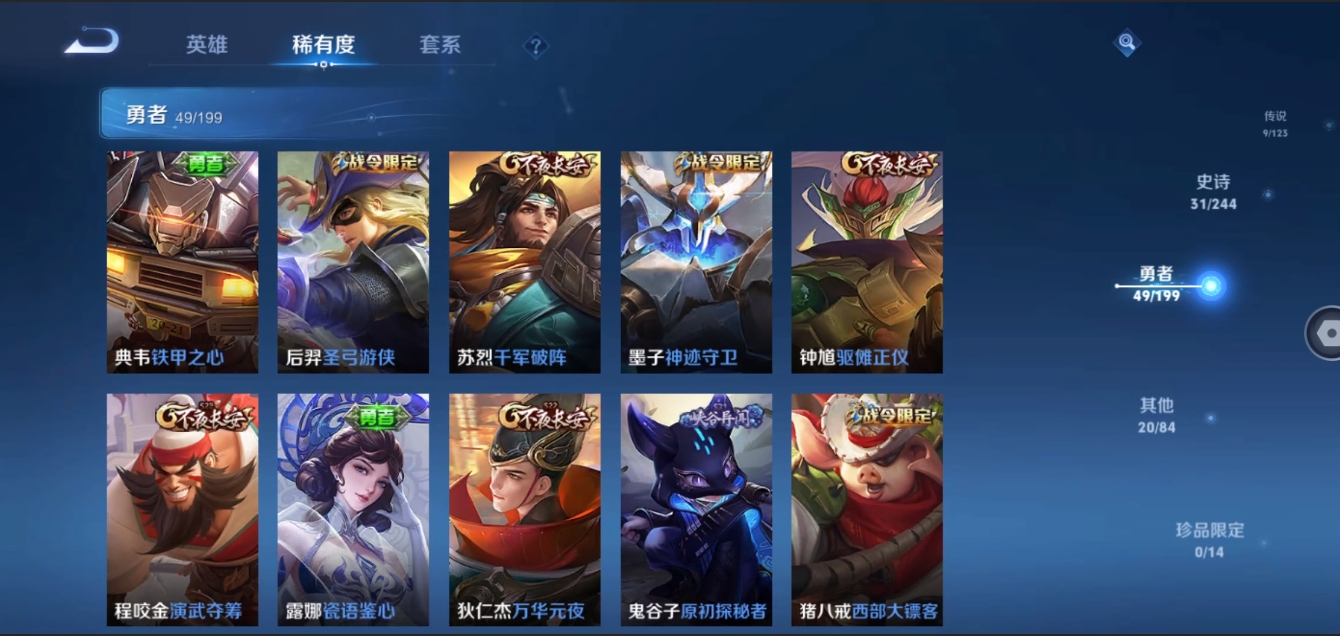Switch to the 其他 rarity category

1156,415
